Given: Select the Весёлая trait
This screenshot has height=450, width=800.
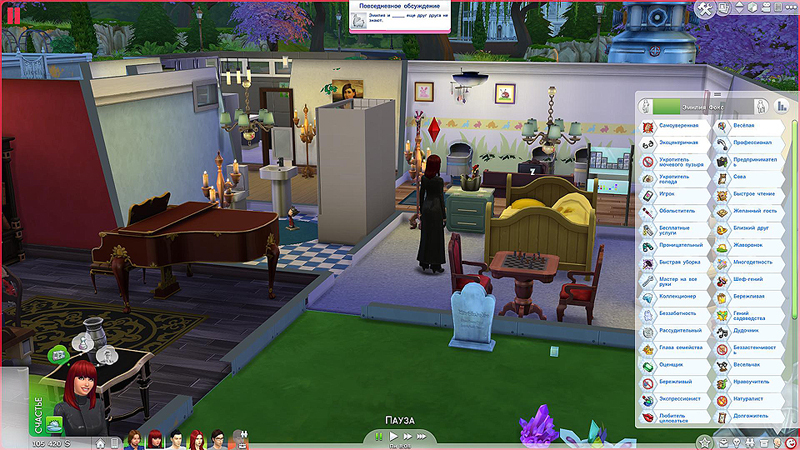Looking at the screenshot, I should [x=746, y=127].
